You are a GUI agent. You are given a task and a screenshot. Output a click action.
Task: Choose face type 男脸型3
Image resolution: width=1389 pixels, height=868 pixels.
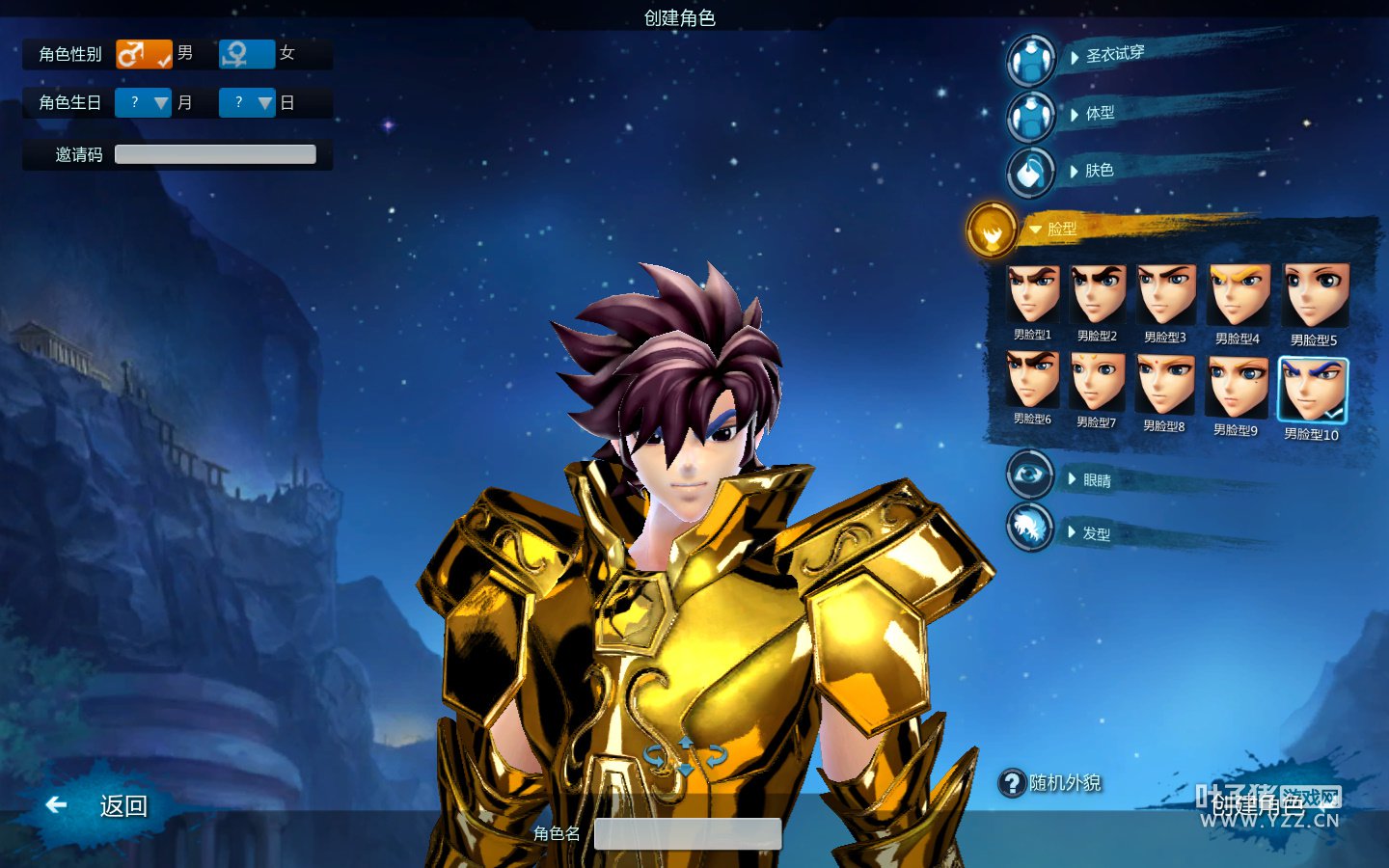point(1165,296)
